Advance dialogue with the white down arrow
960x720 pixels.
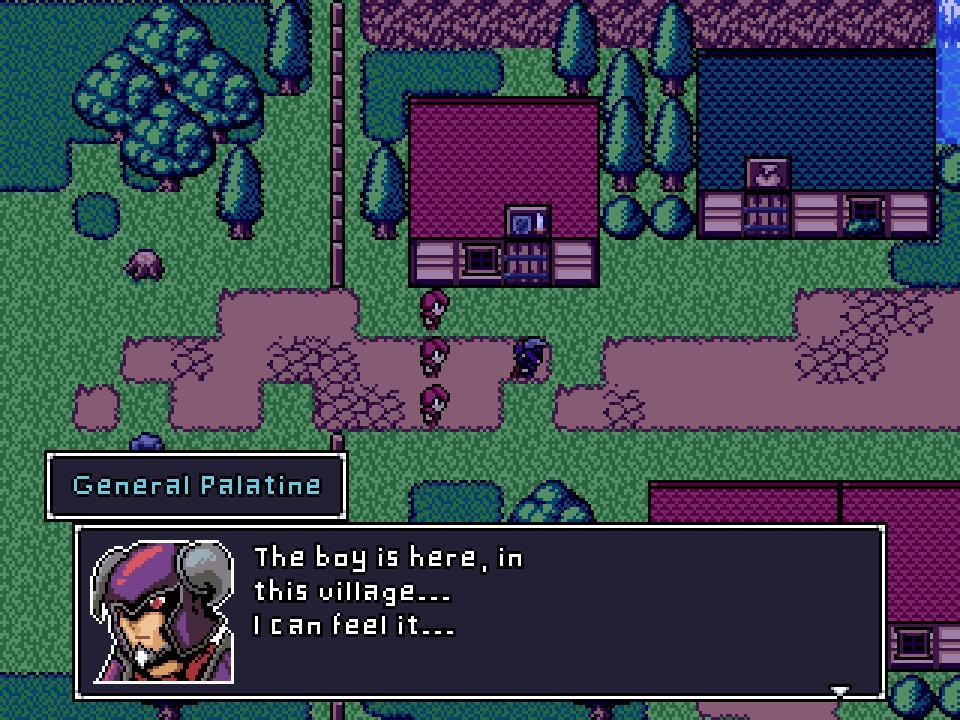point(840,691)
